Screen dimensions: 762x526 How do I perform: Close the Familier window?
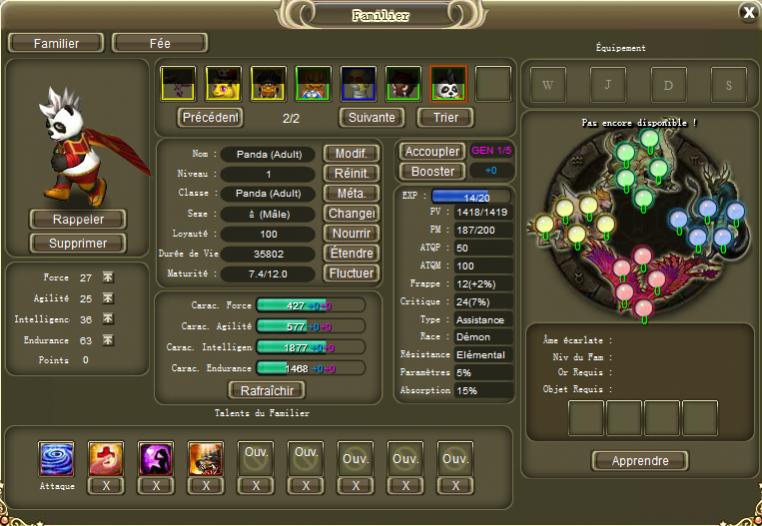tap(747, 12)
